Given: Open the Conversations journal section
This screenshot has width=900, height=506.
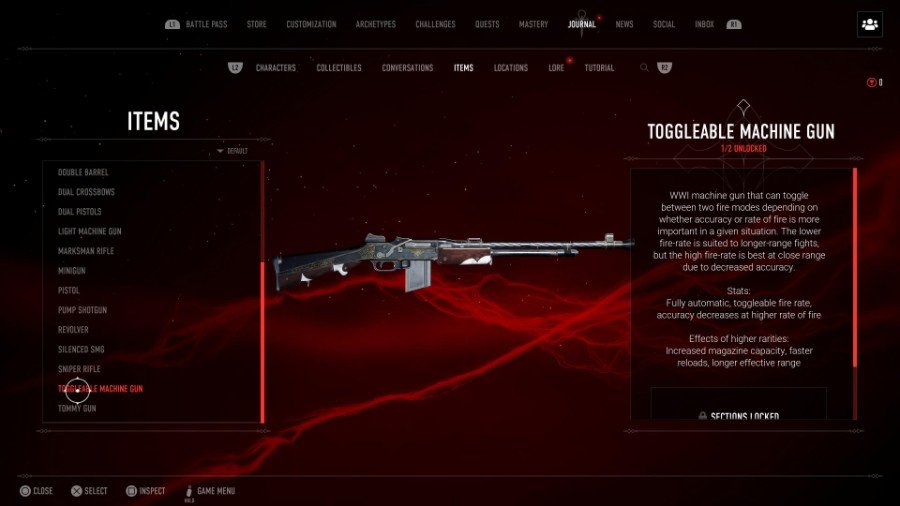Looking at the screenshot, I should pyautogui.click(x=407, y=68).
